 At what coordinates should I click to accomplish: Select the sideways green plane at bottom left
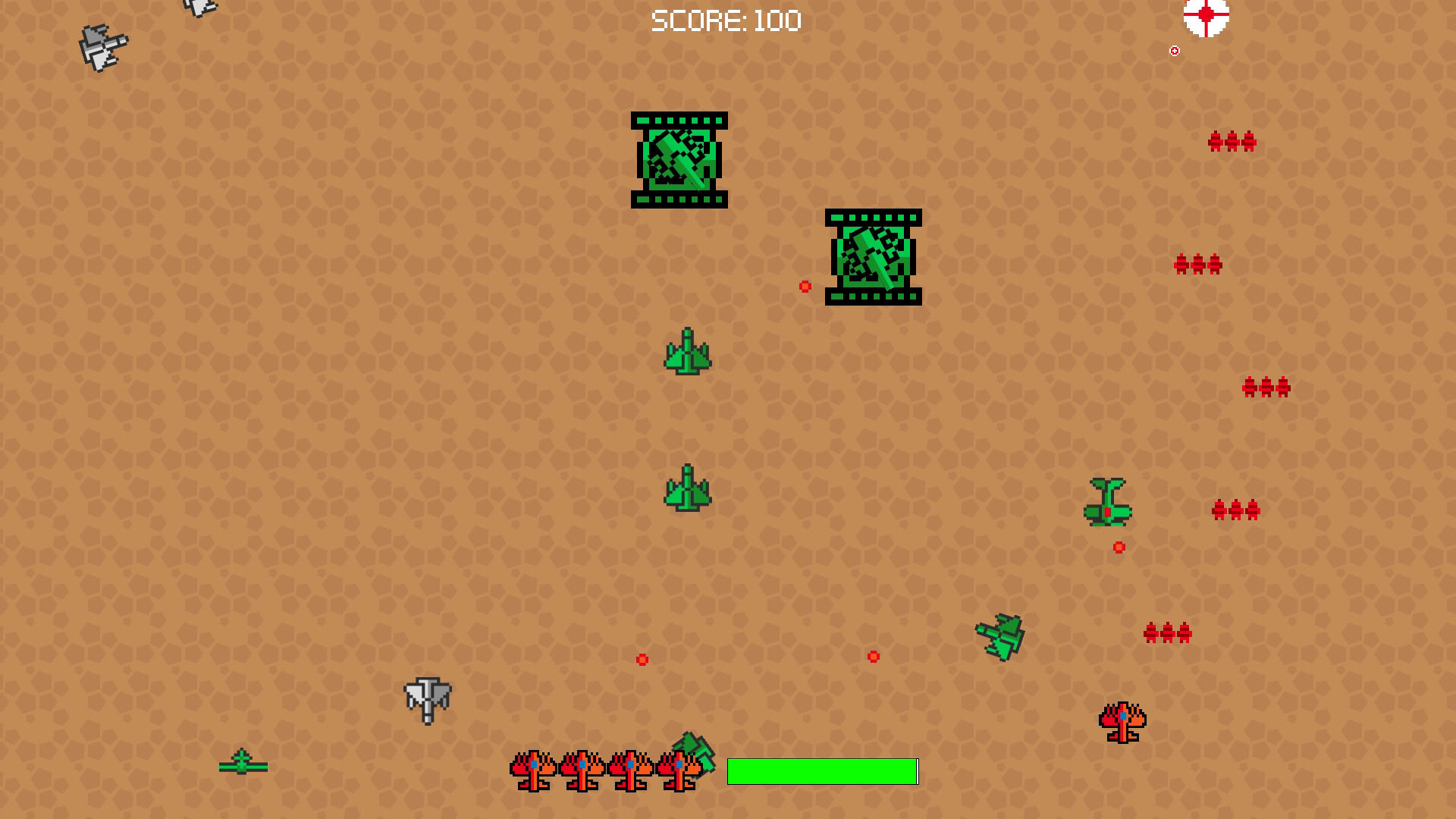pyautogui.click(x=243, y=766)
